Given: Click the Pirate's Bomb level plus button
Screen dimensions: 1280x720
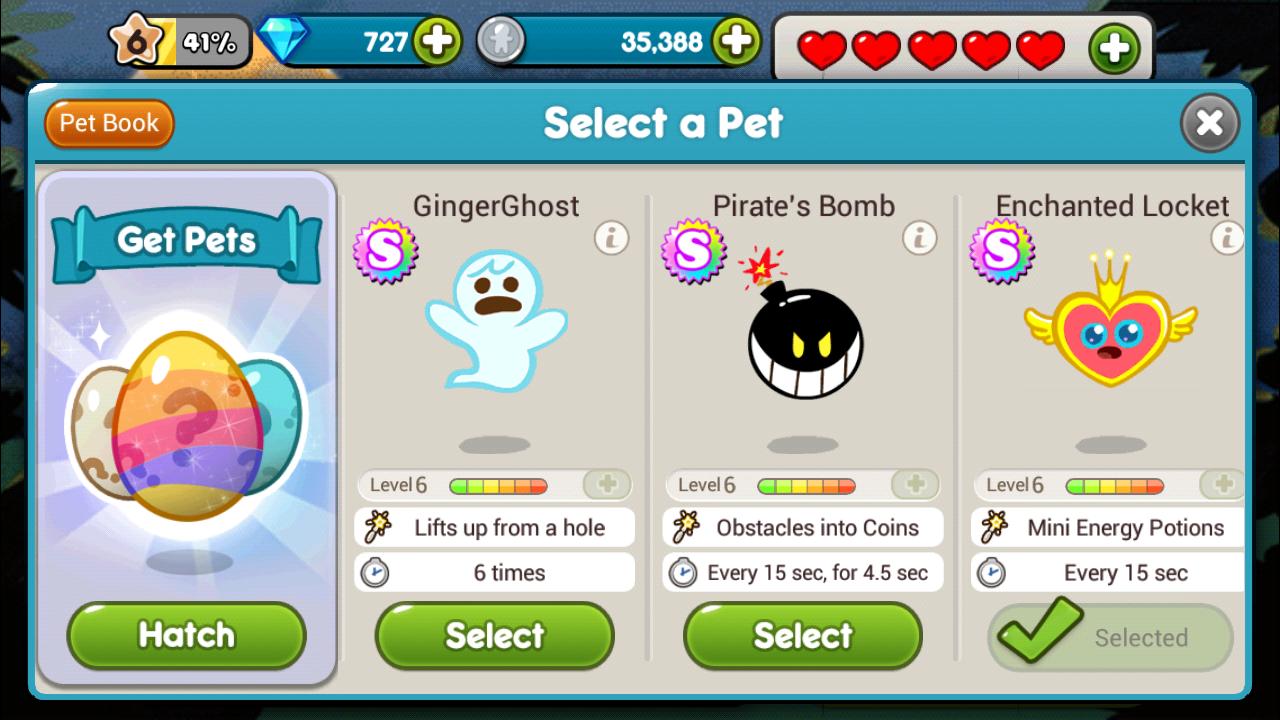Looking at the screenshot, I should 915,485.
